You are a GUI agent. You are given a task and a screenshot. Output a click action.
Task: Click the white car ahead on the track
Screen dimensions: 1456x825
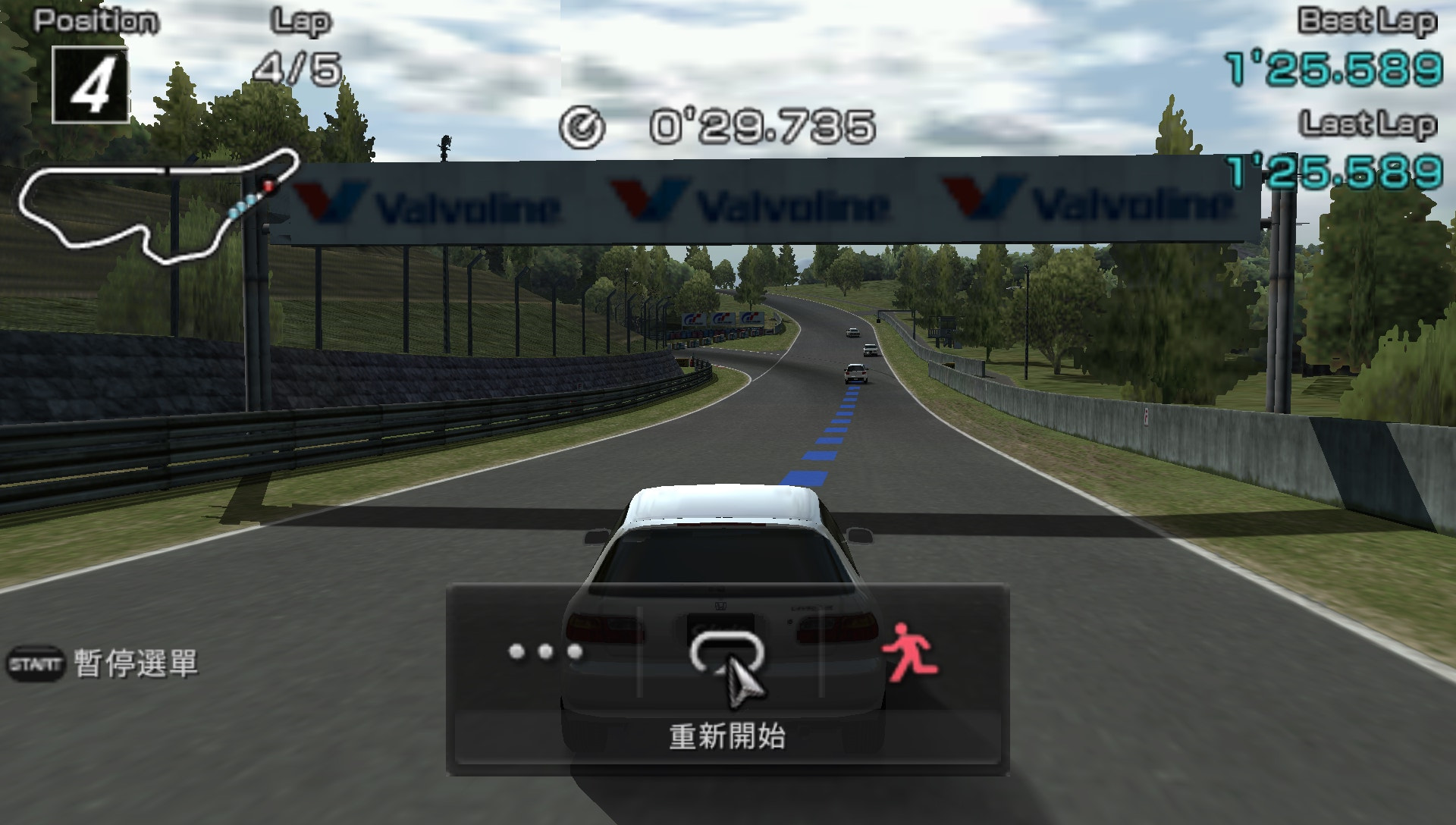click(x=855, y=372)
